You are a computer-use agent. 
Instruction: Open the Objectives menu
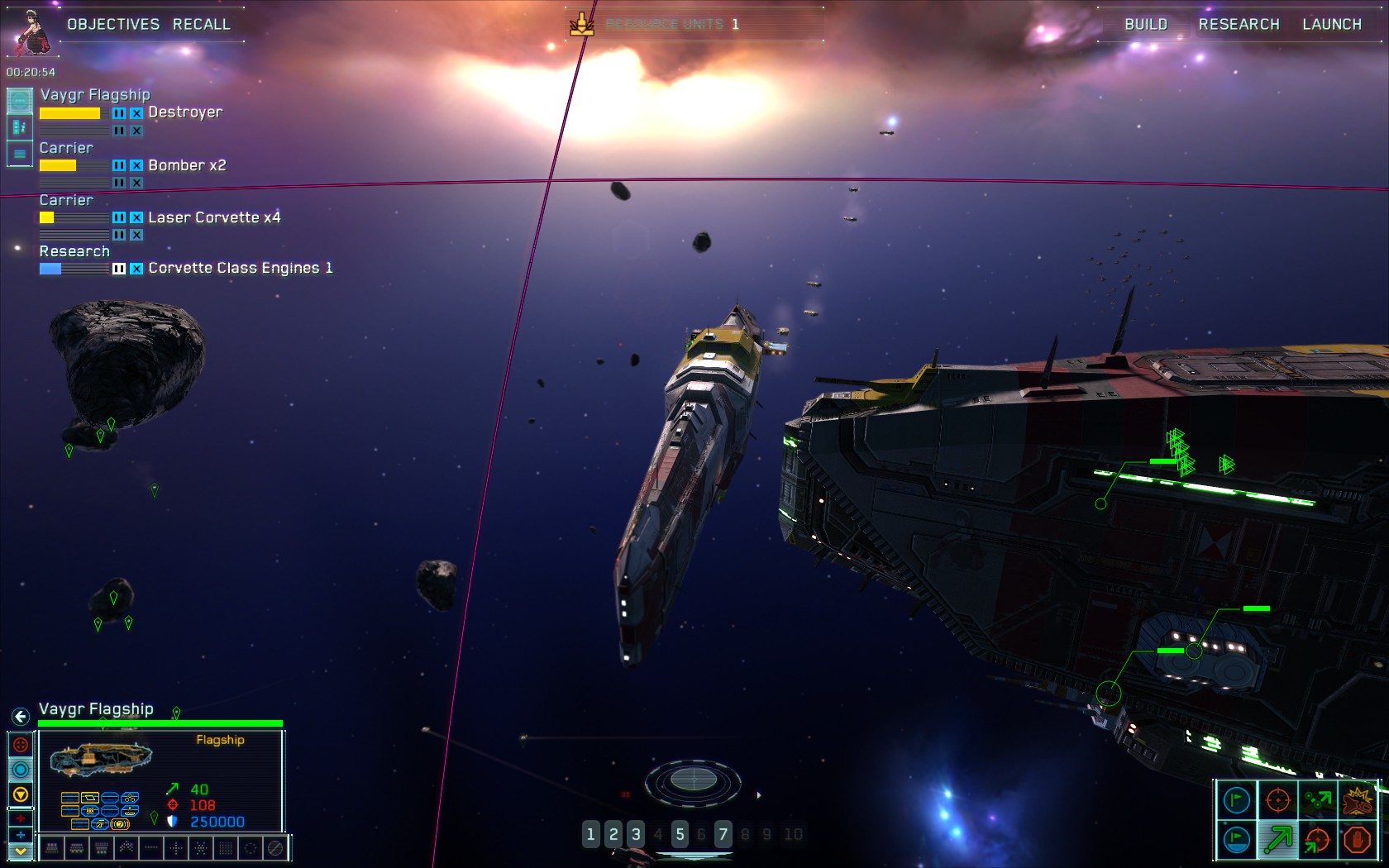coord(113,24)
